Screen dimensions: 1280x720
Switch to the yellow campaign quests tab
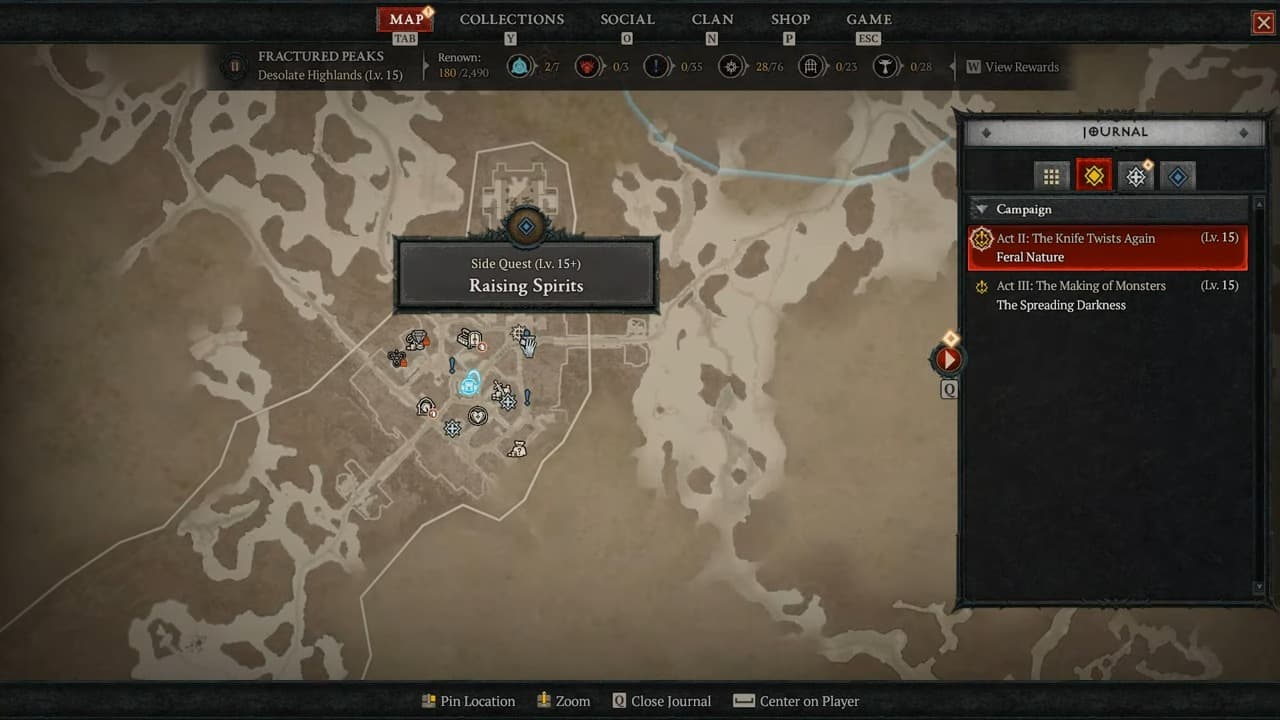pos(1093,175)
